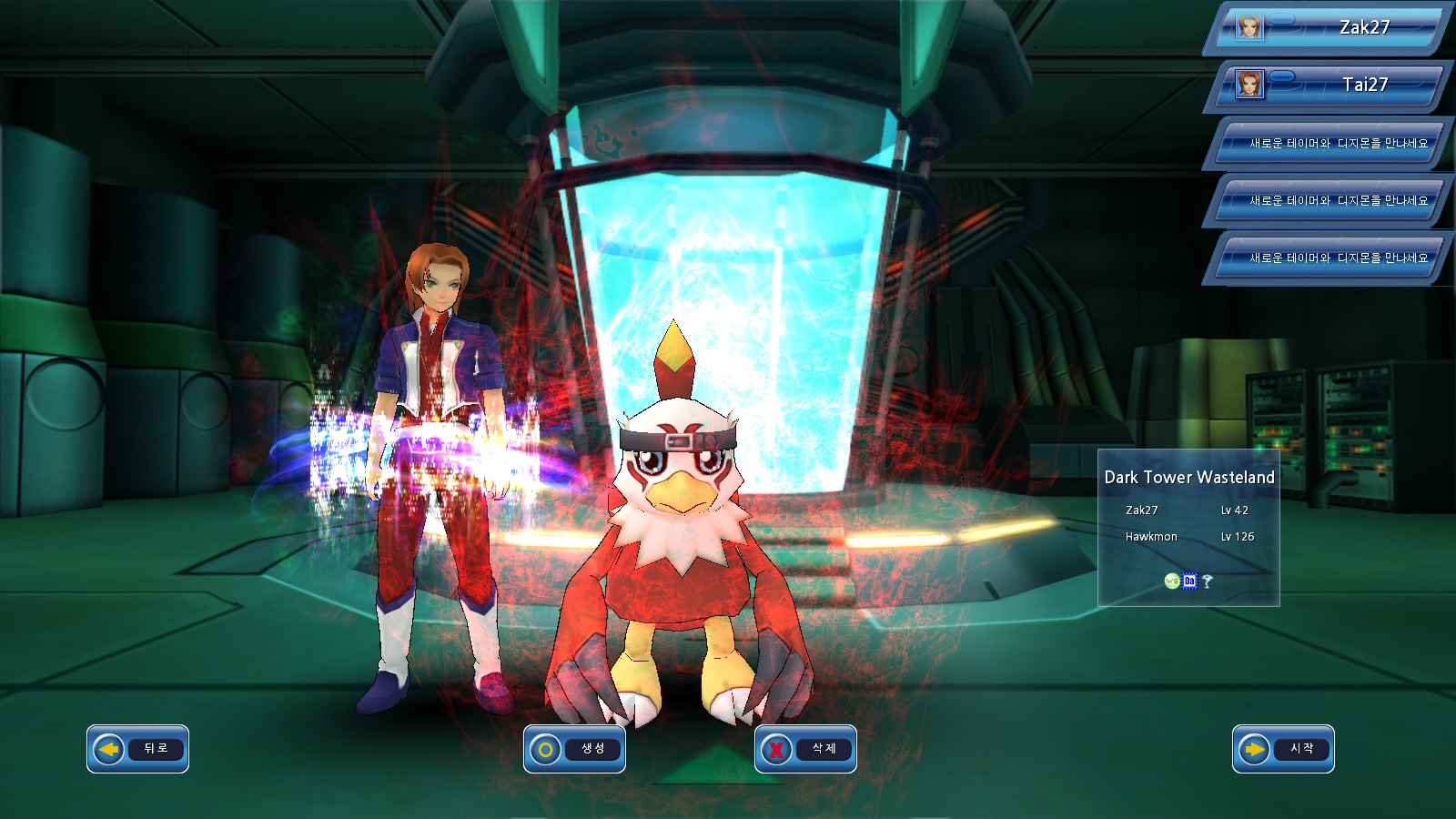This screenshot has height=819, width=1456.
Task: Create a new character with 생성
Action: click(574, 749)
